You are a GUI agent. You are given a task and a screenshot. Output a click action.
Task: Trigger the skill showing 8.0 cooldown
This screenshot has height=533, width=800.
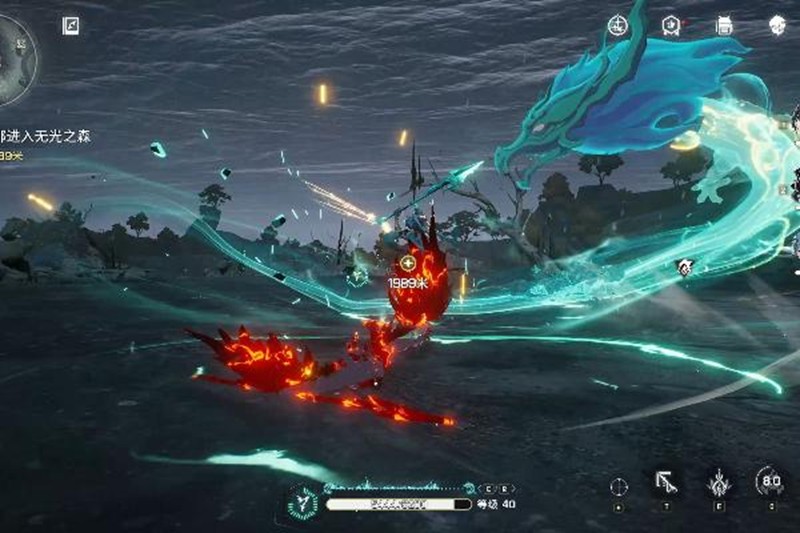[x=770, y=481]
